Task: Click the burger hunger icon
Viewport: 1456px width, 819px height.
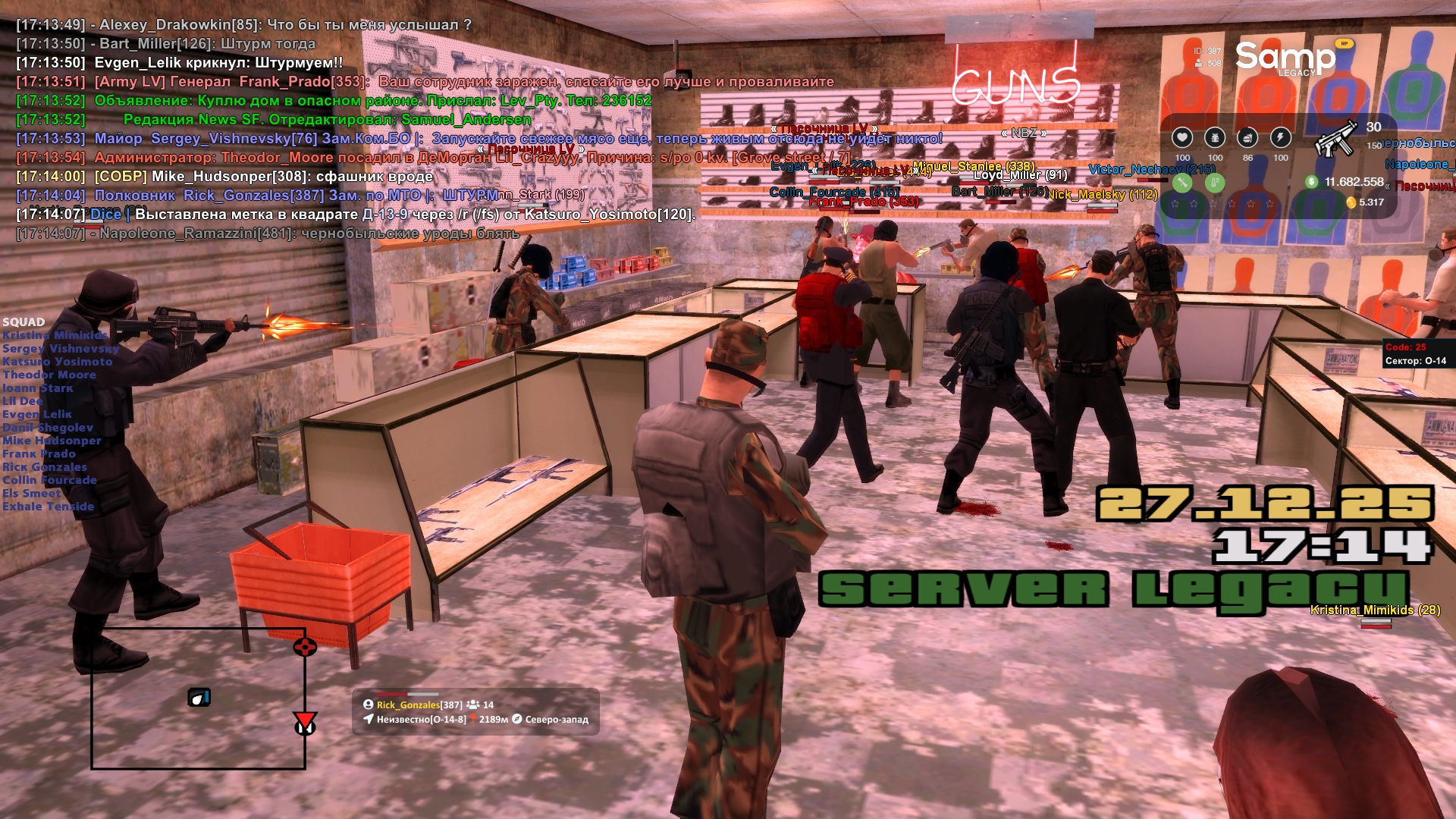Action: [1247, 137]
